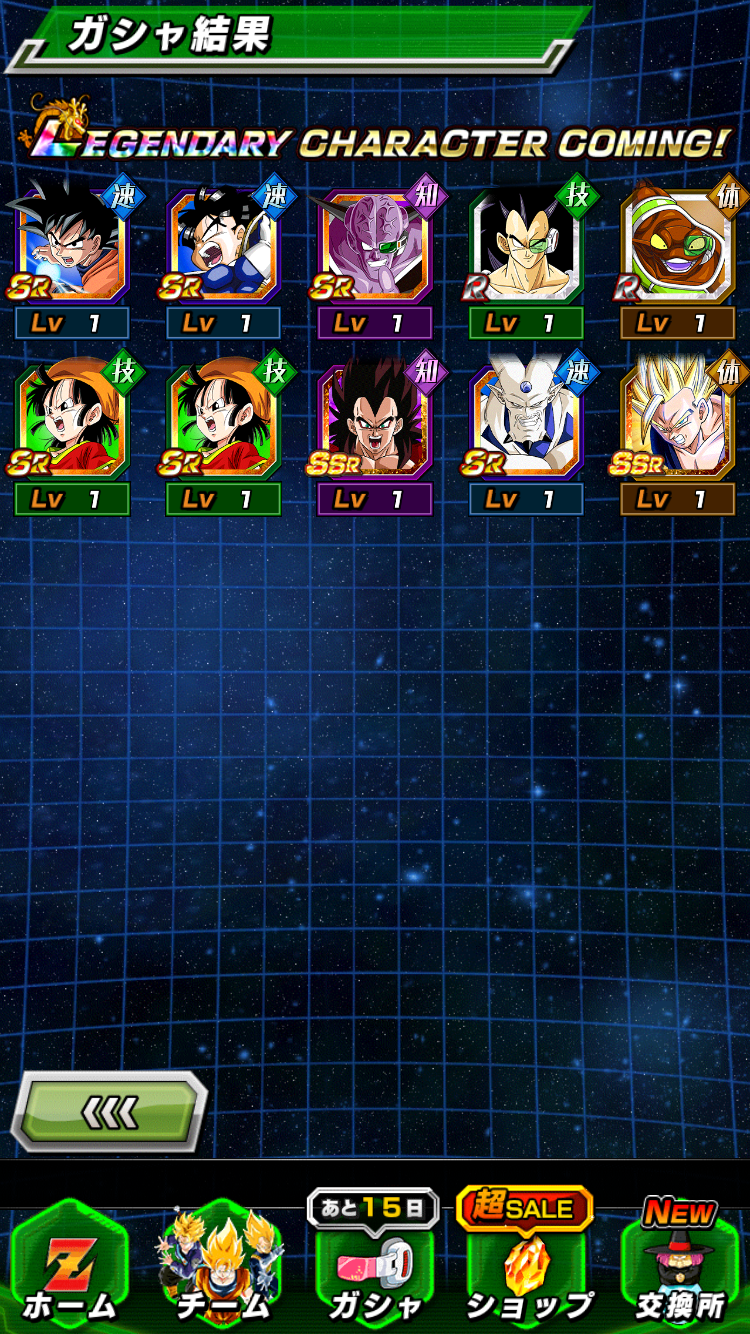This screenshot has height=1334, width=750.
Task: Choose the SR Captain Ginyu card
Action: [375, 247]
